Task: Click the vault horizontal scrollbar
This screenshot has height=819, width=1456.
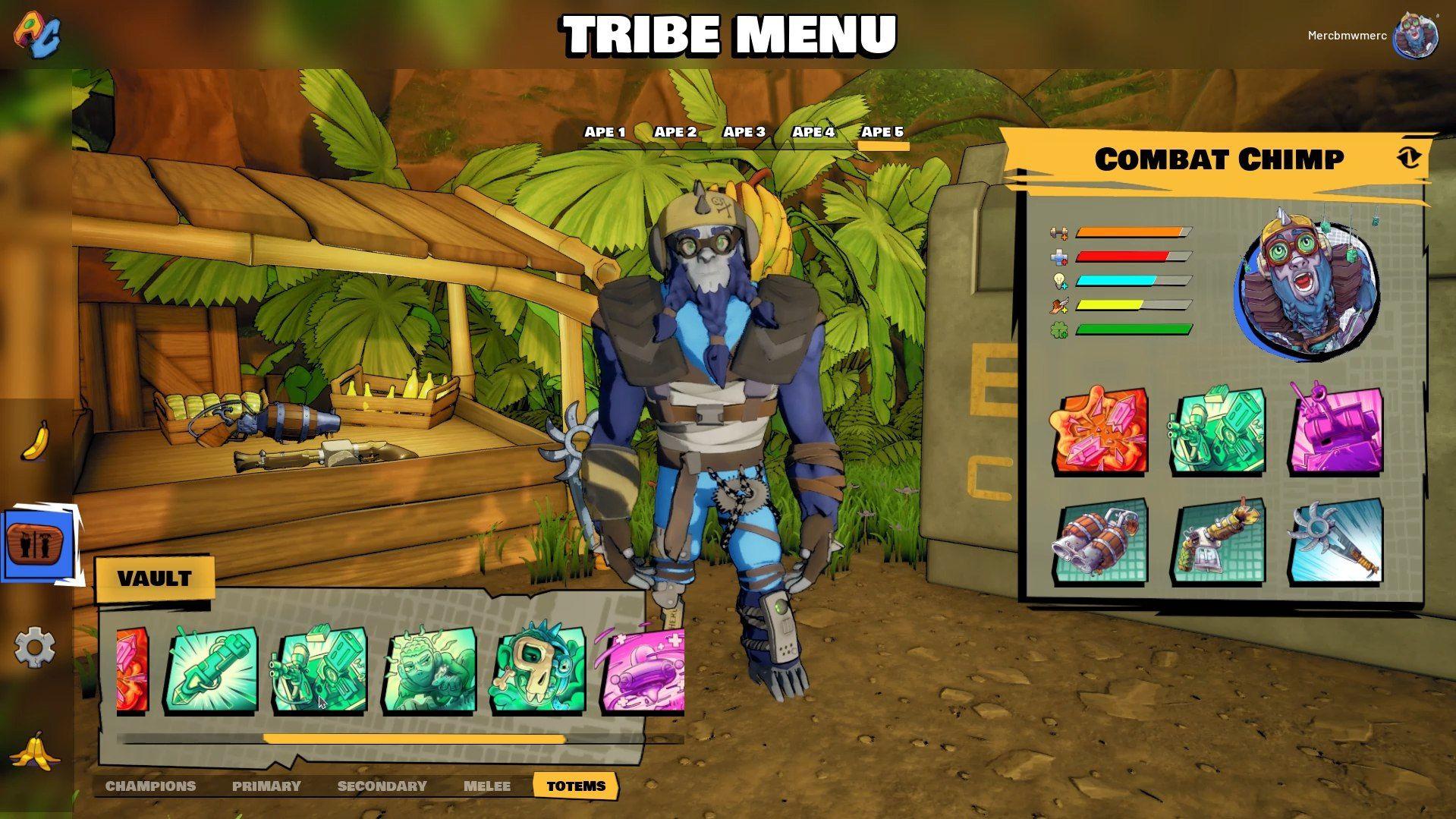Action: [414, 739]
